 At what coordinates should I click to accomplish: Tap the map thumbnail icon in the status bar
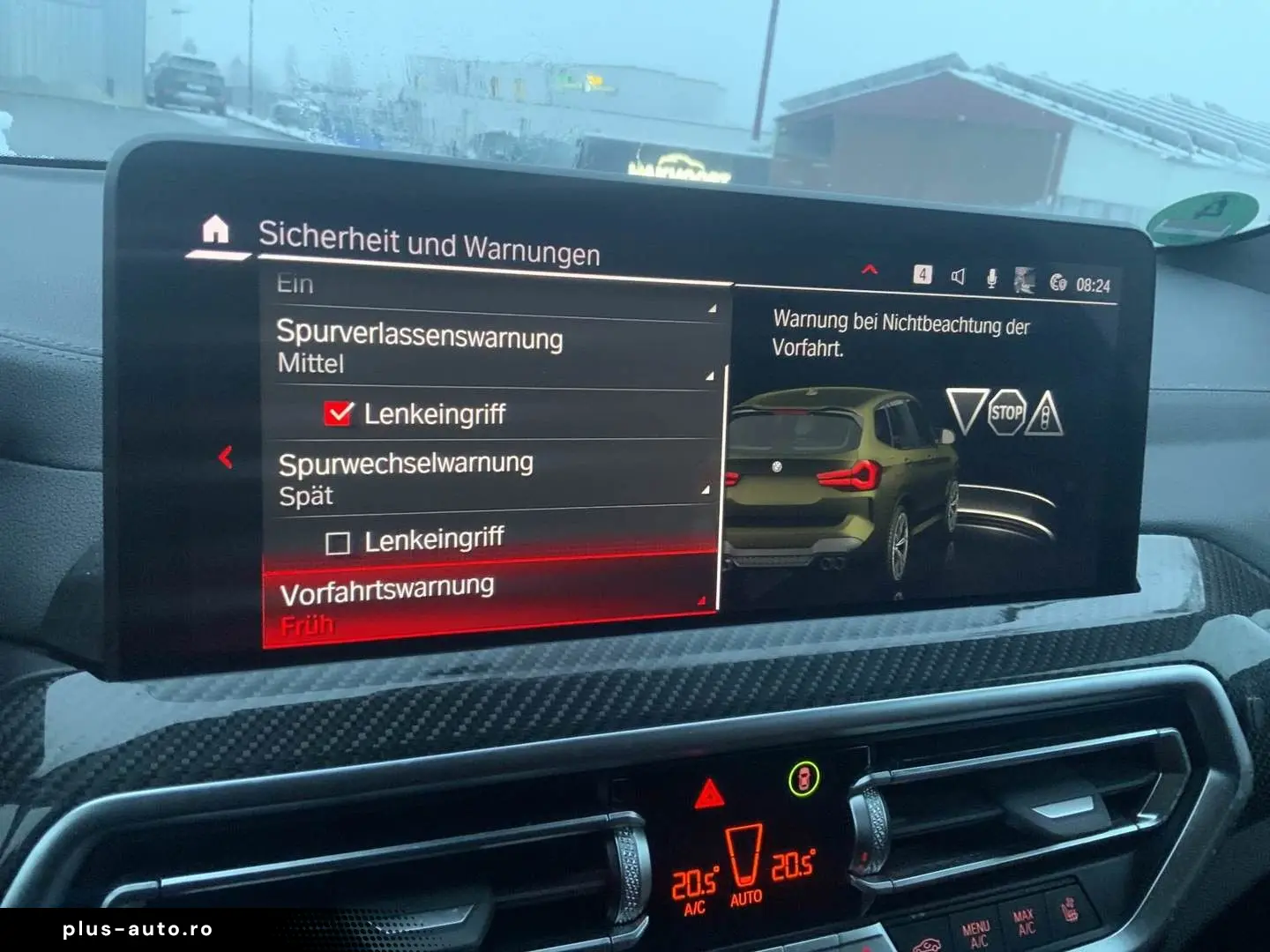point(1025,279)
